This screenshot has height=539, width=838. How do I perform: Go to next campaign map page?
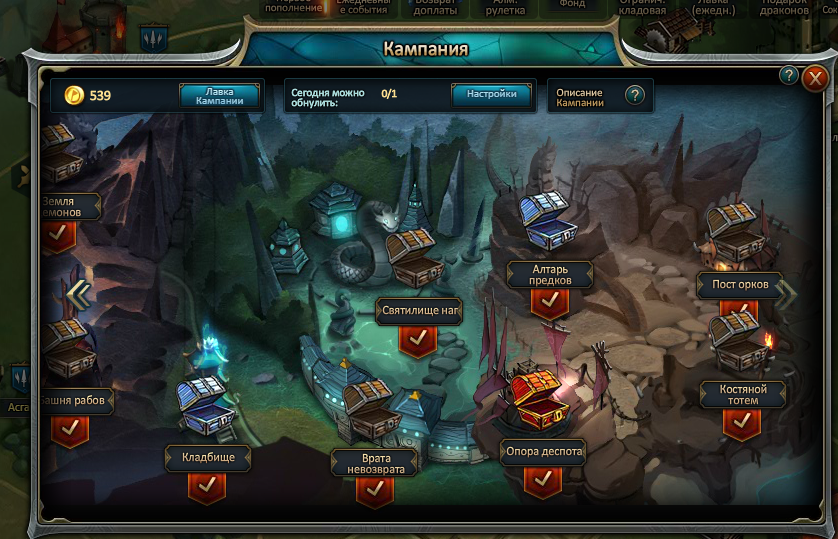[788, 294]
